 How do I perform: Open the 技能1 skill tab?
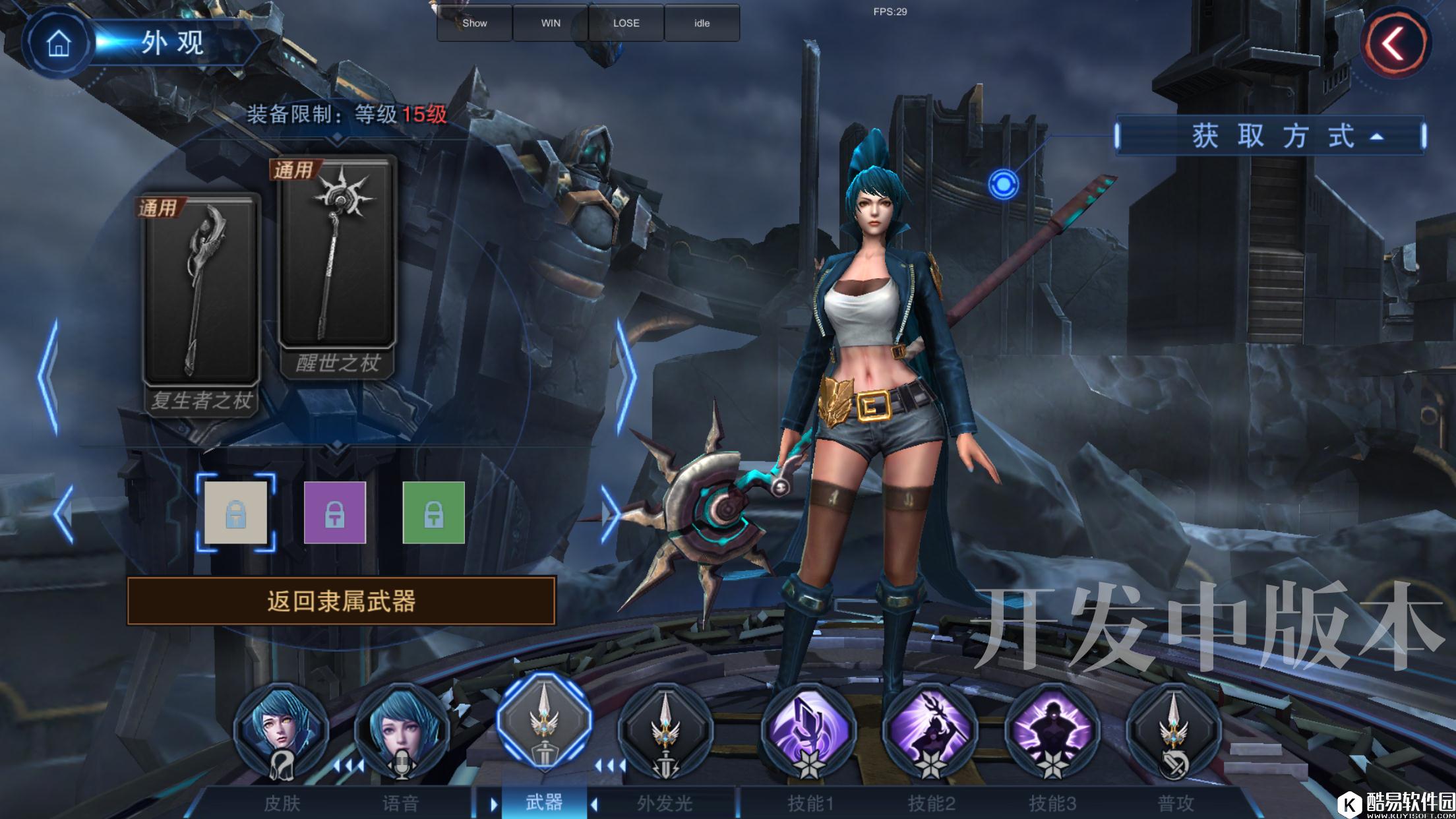[x=810, y=732]
